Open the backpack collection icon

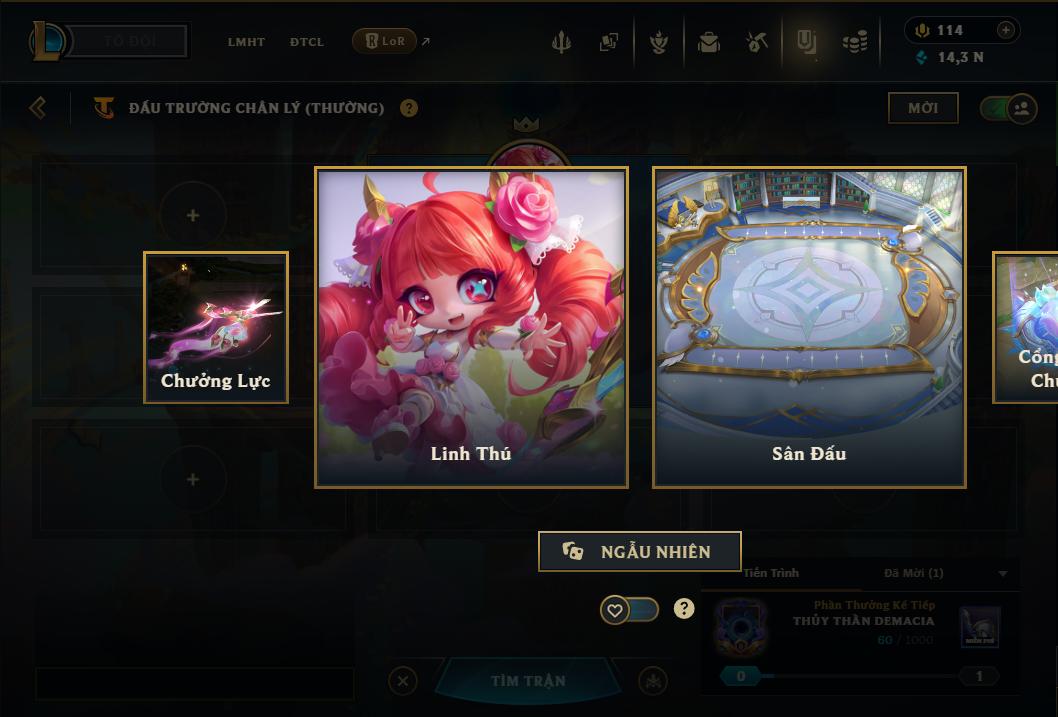709,42
